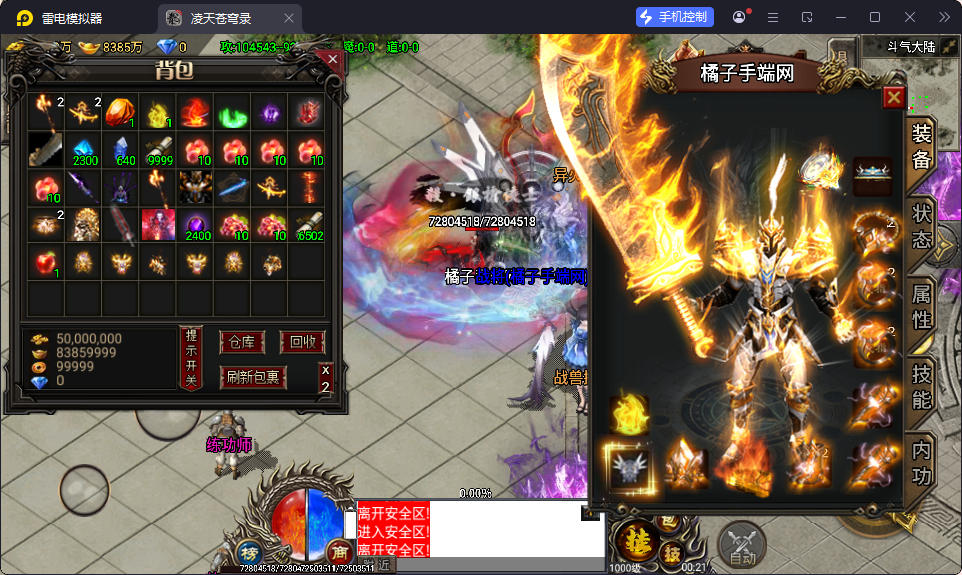Click the 回收 recycle button
The height and width of the screenshot is (575, 962).
tap(302, 342)
